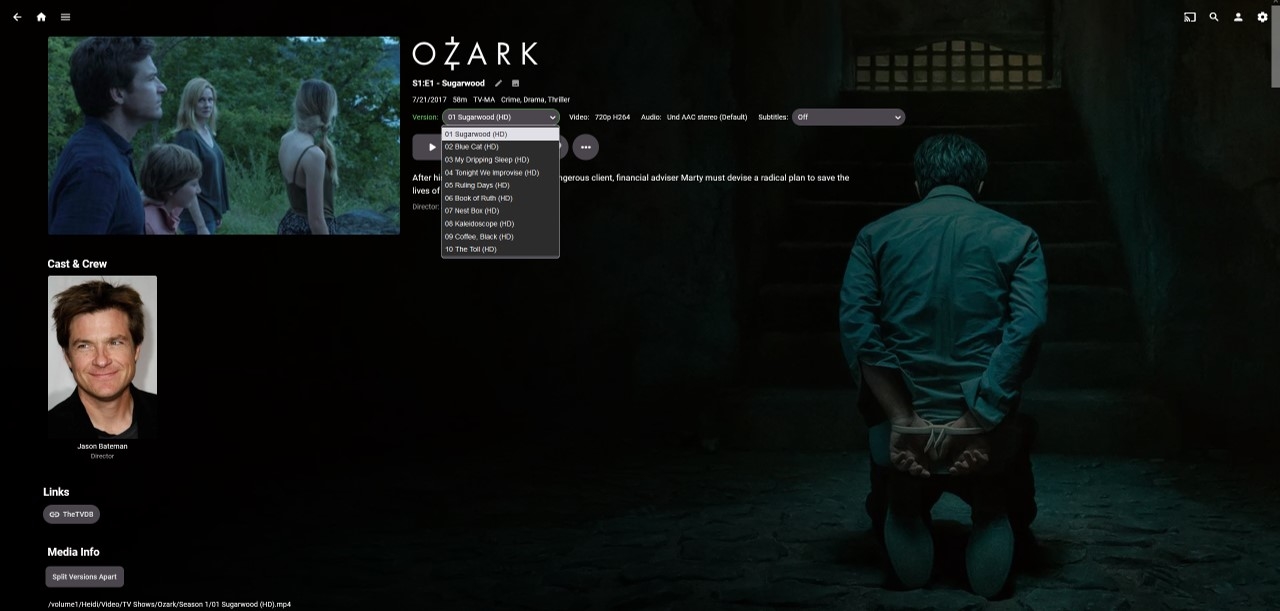Pick "08 Kaleidoscope (HD)" from the list

pyautogui.click(x=480, y=224)
